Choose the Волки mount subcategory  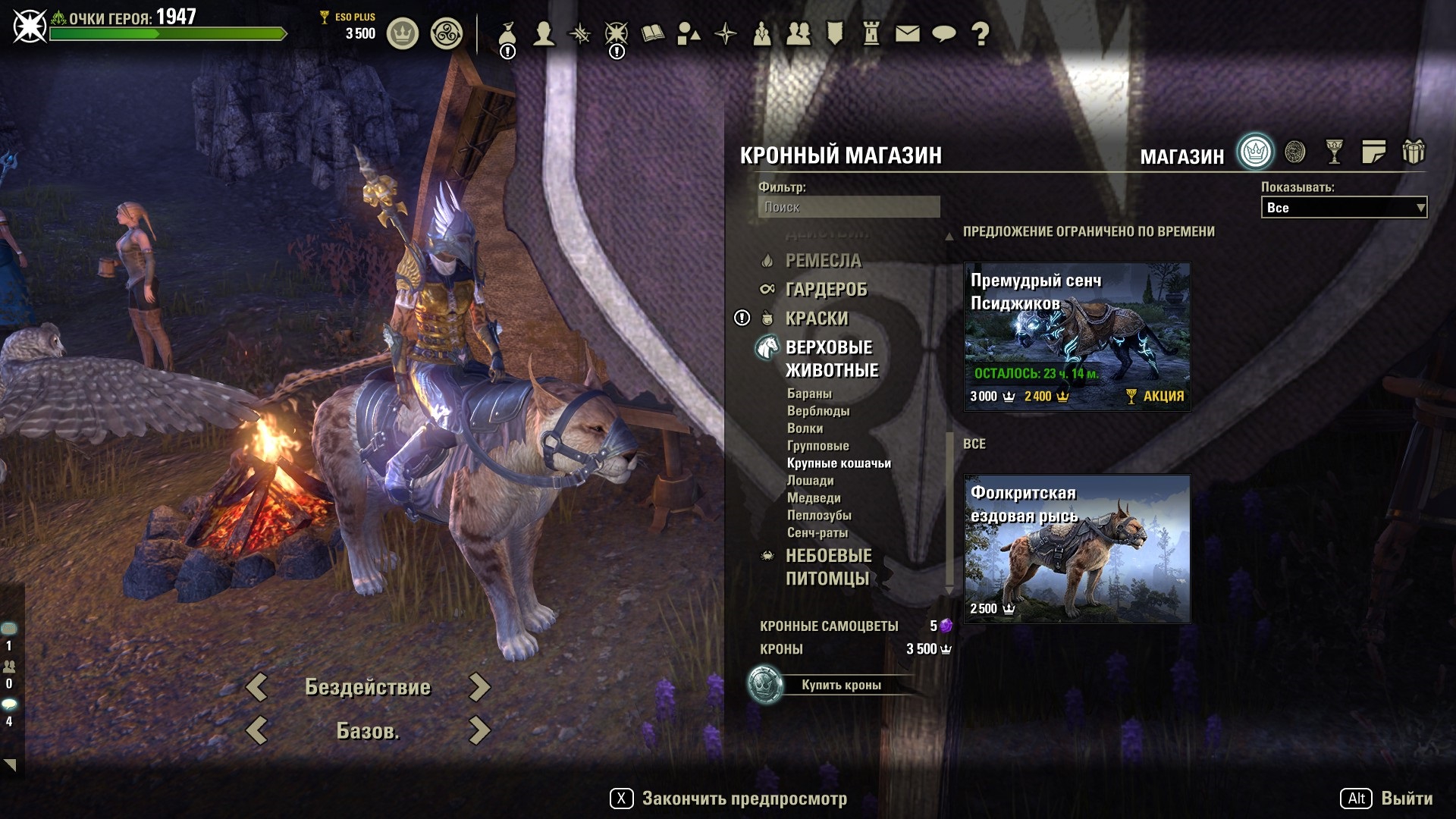(805, 428)
